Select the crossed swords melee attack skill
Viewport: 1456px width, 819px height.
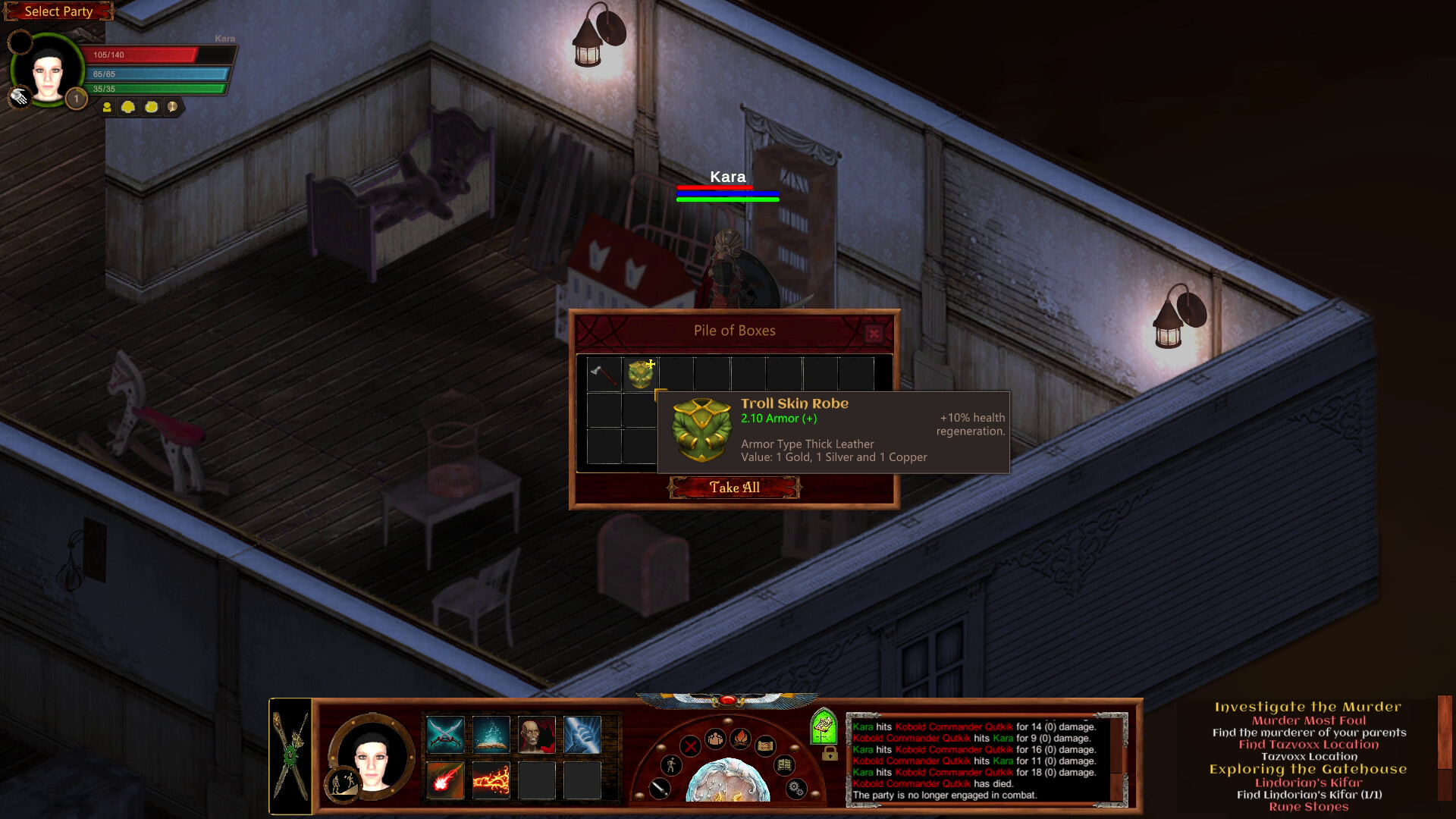(444, 733)
